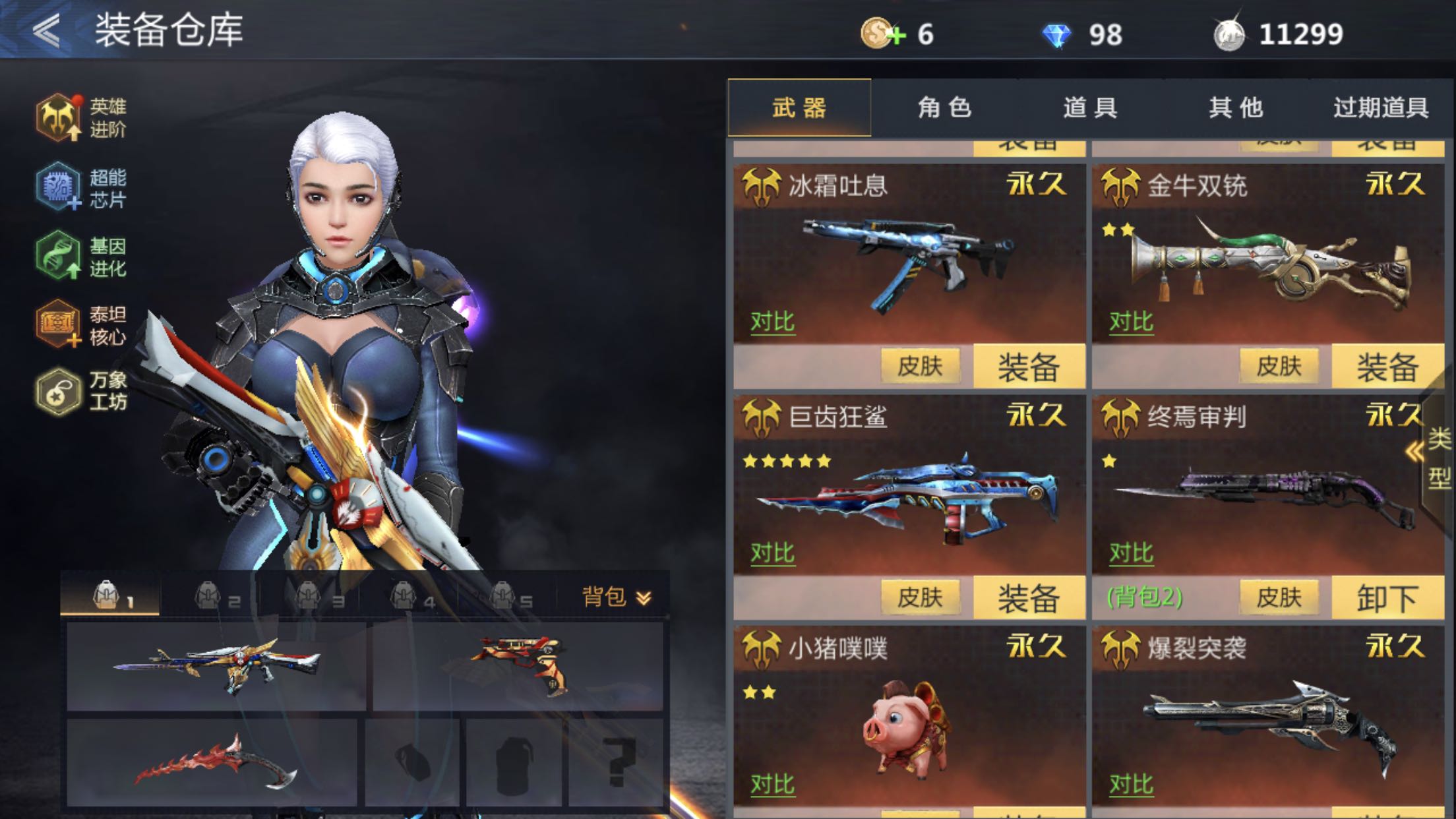This screenshot has height=819, width=1456.
Task: Open the 道具 tab
Action: (x=1090, y=107)
